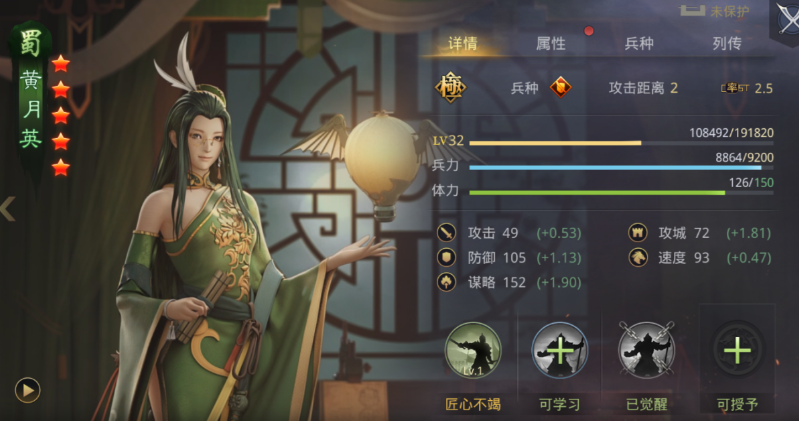View the 已觉醒 awakening slot

point(647,351)
